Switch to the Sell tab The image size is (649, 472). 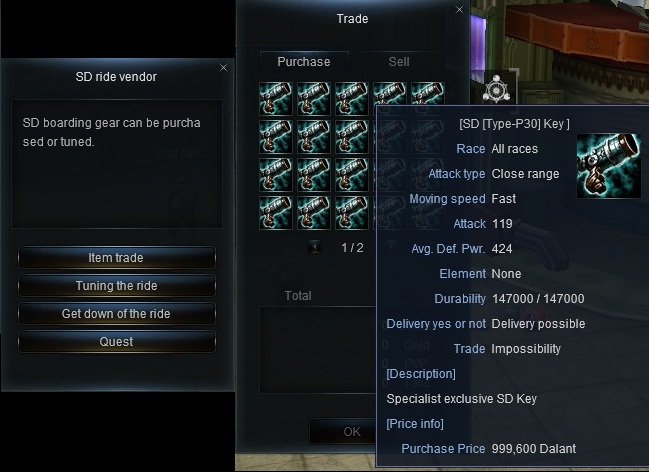click(399, 62)
